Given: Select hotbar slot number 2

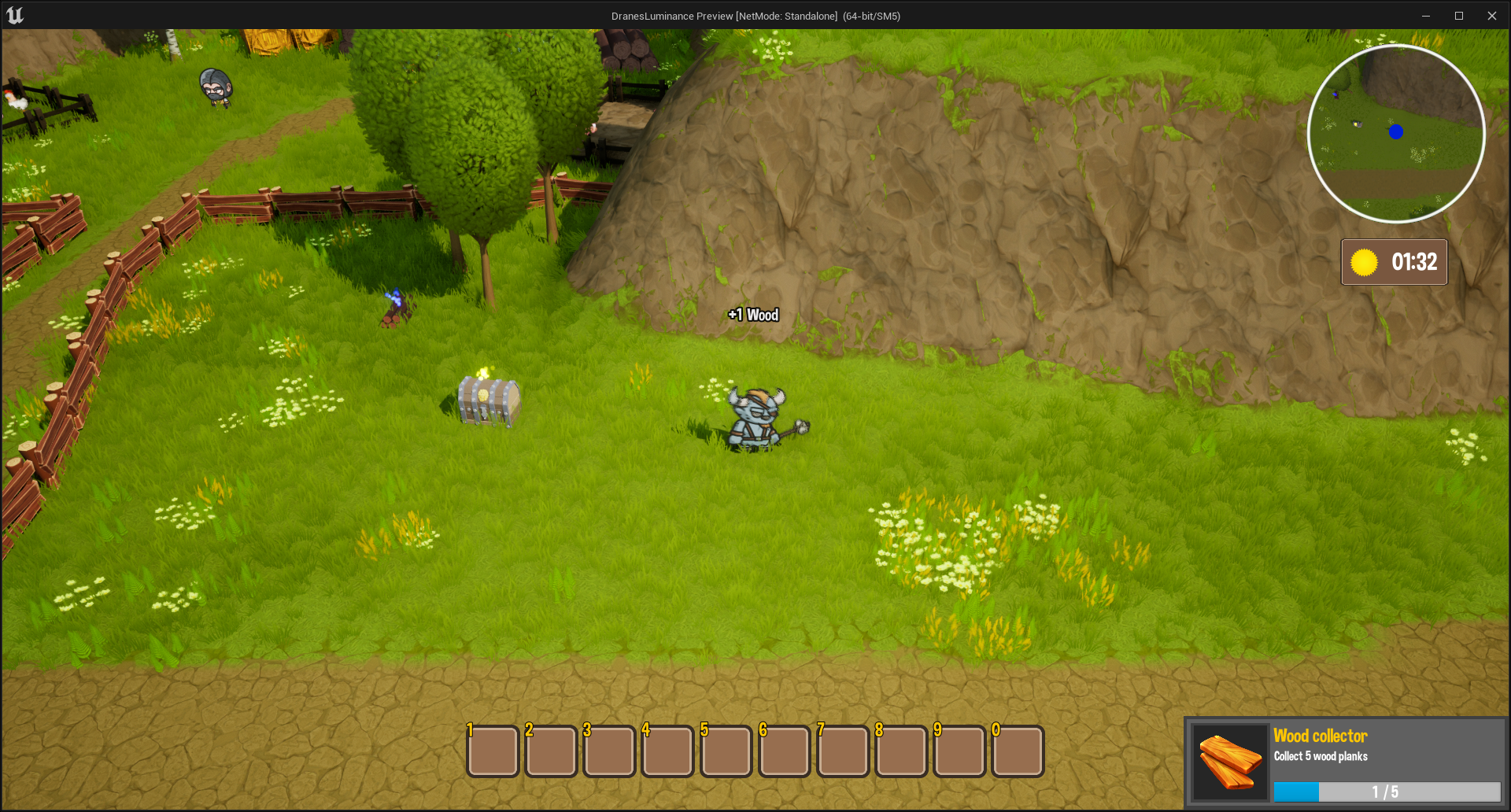Looking at the screenshot, I should 551,751.
